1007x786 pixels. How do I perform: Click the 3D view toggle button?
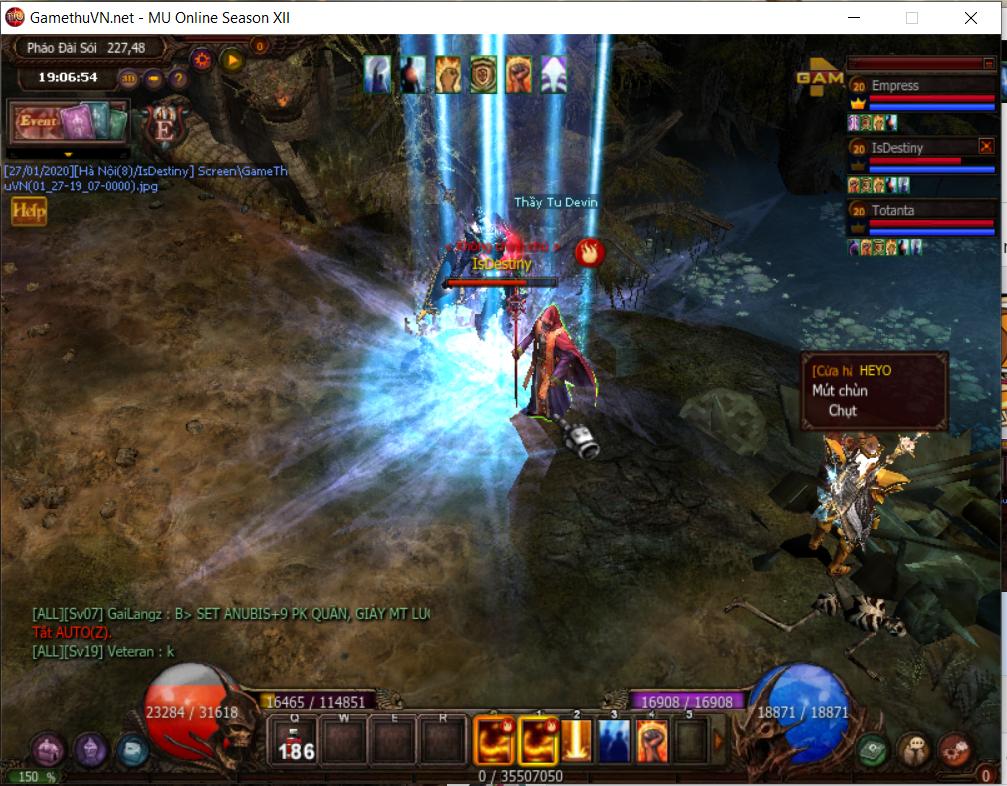tap(129, 78)
